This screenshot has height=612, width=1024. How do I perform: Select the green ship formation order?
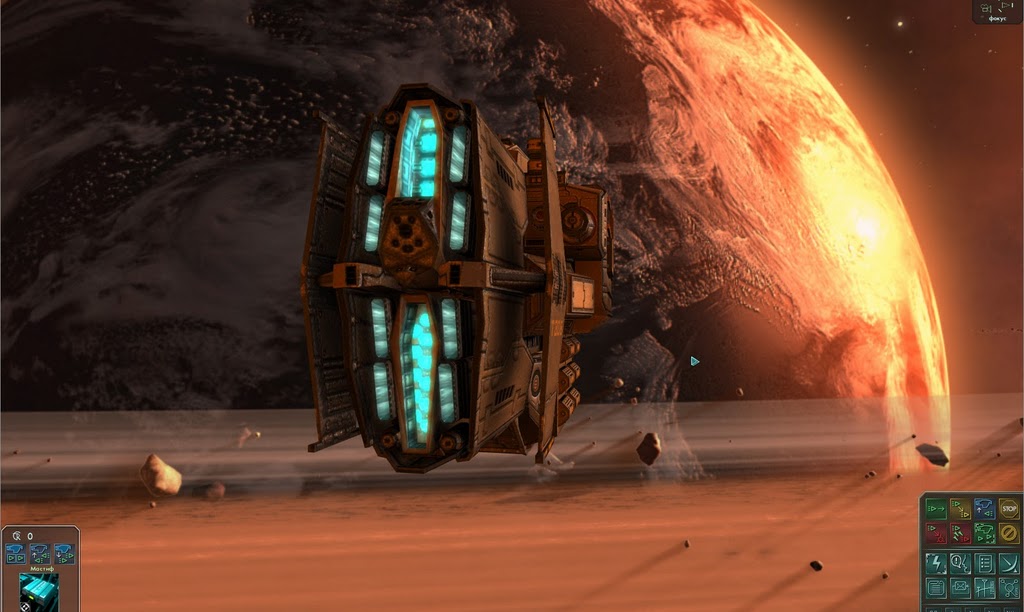[x=984, y=533]
